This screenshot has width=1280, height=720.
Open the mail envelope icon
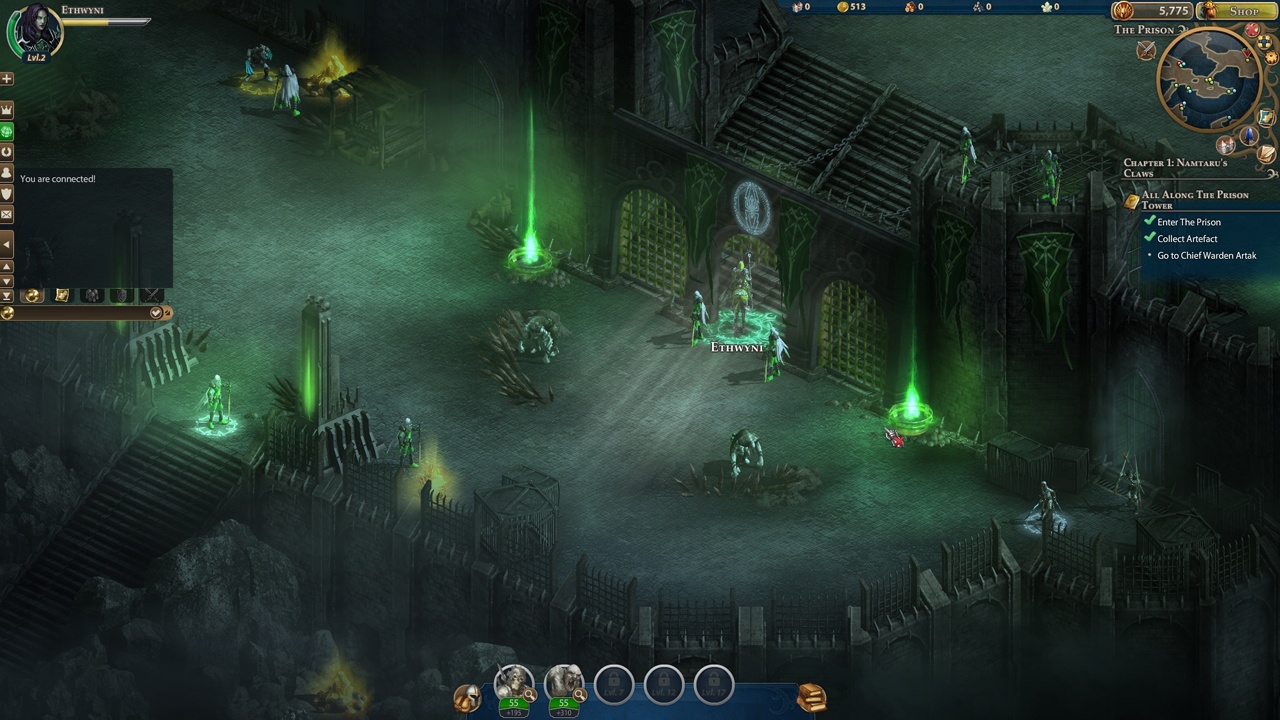click(x=7, y=214)
